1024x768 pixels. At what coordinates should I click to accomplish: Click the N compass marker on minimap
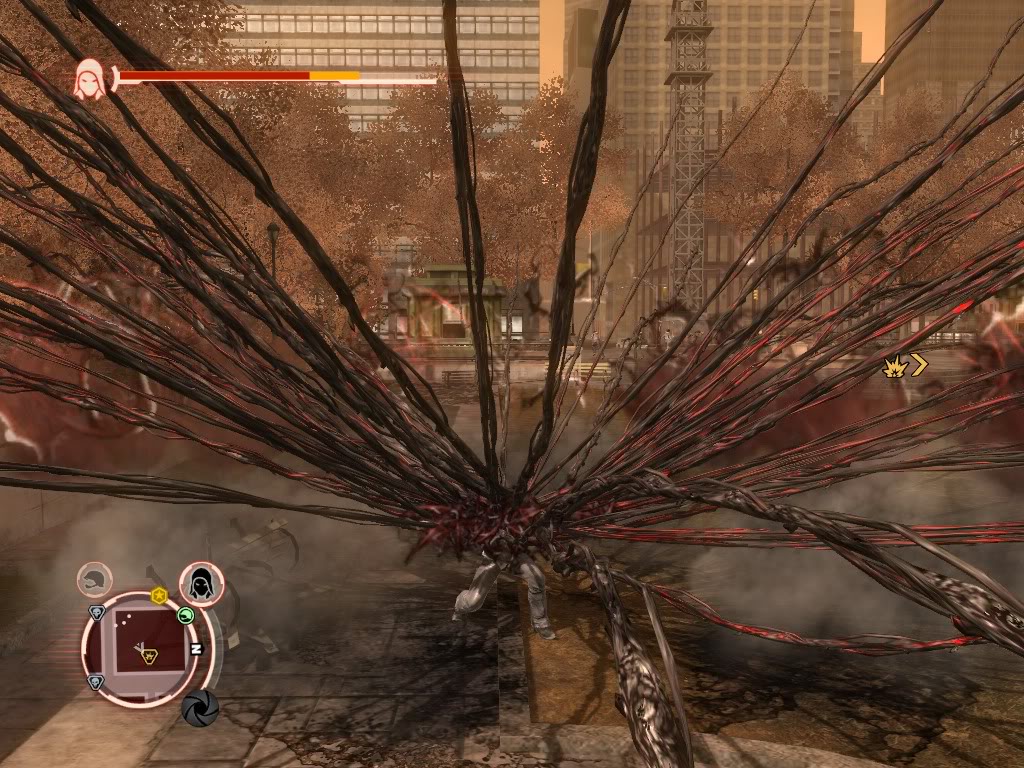(196, 648)
